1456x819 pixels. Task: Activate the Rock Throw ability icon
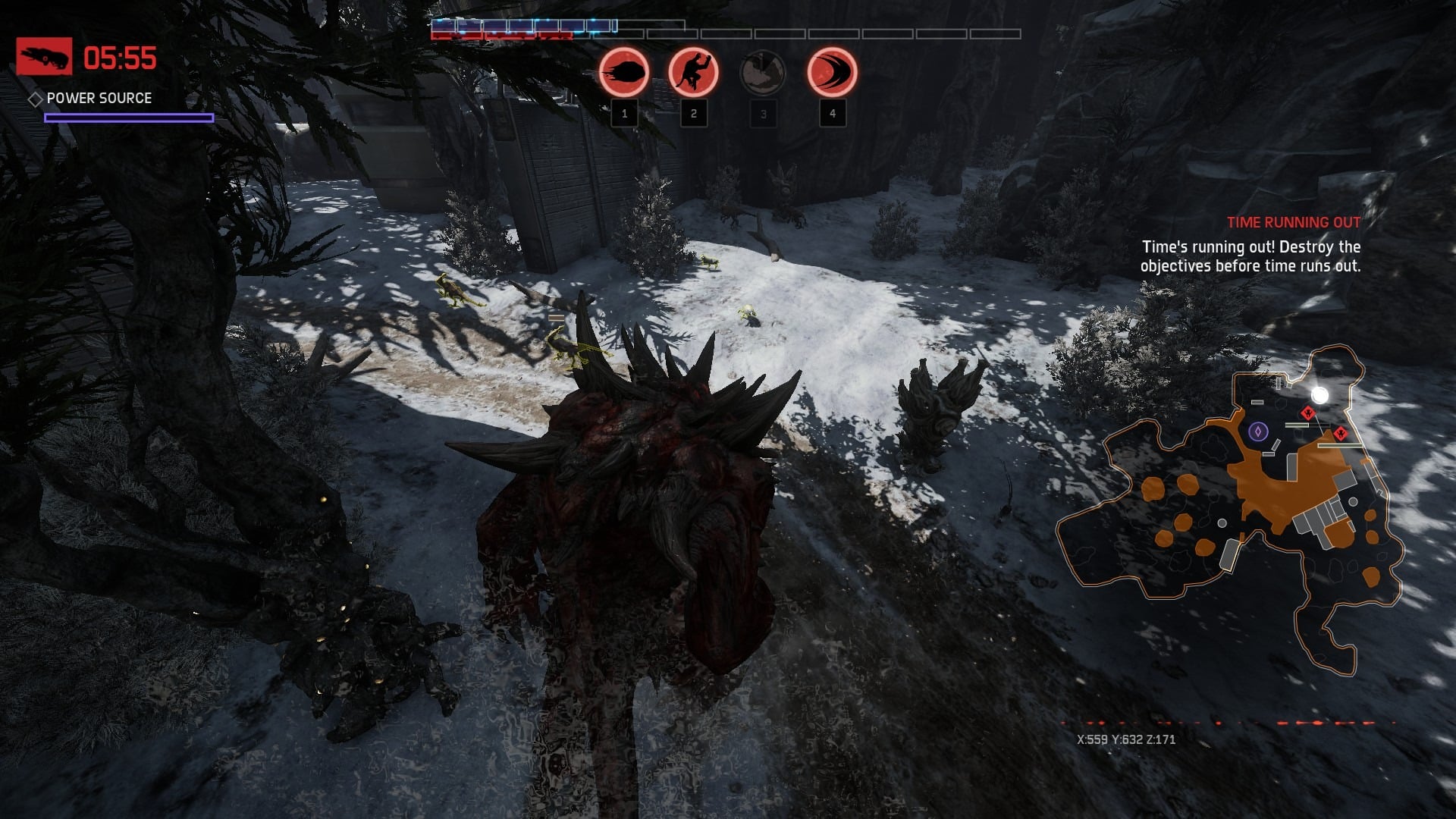coord(624,73)
